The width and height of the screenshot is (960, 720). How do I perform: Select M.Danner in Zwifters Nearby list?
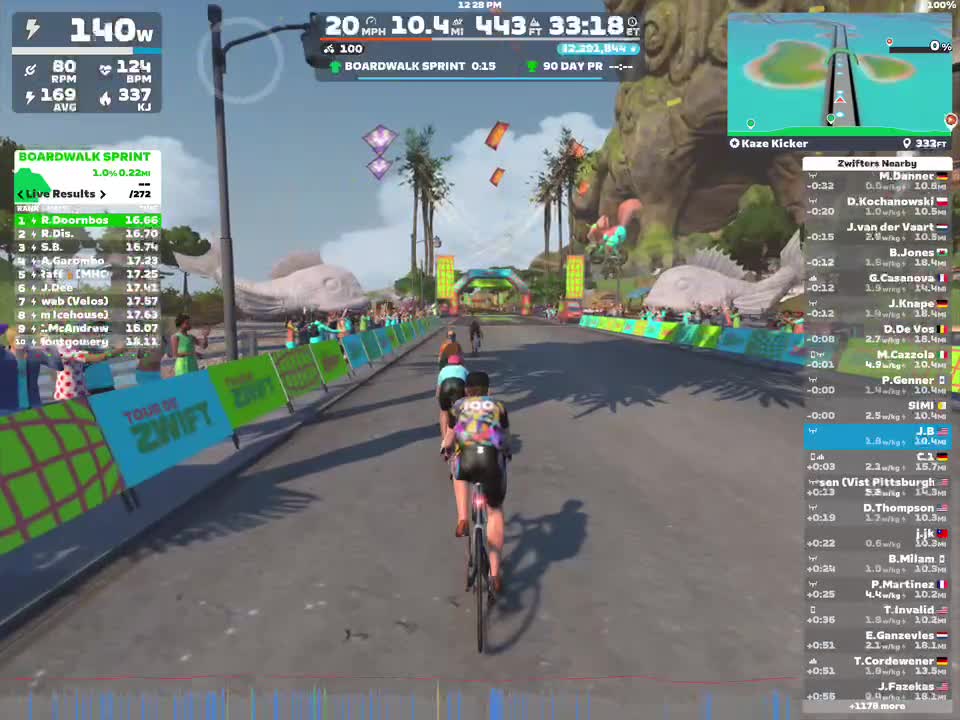(x=877, y=181)
